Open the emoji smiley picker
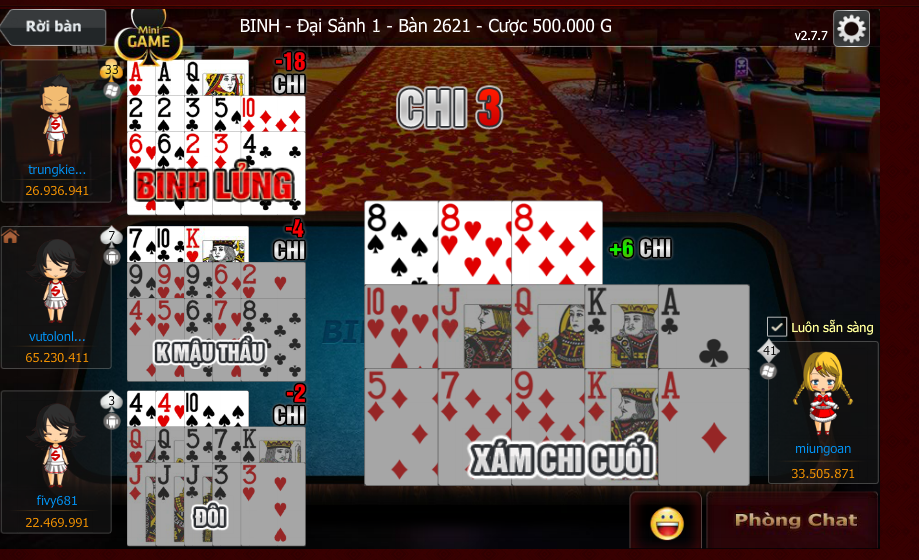Screen dimensions: 919x560 click(x=666, y=522)
